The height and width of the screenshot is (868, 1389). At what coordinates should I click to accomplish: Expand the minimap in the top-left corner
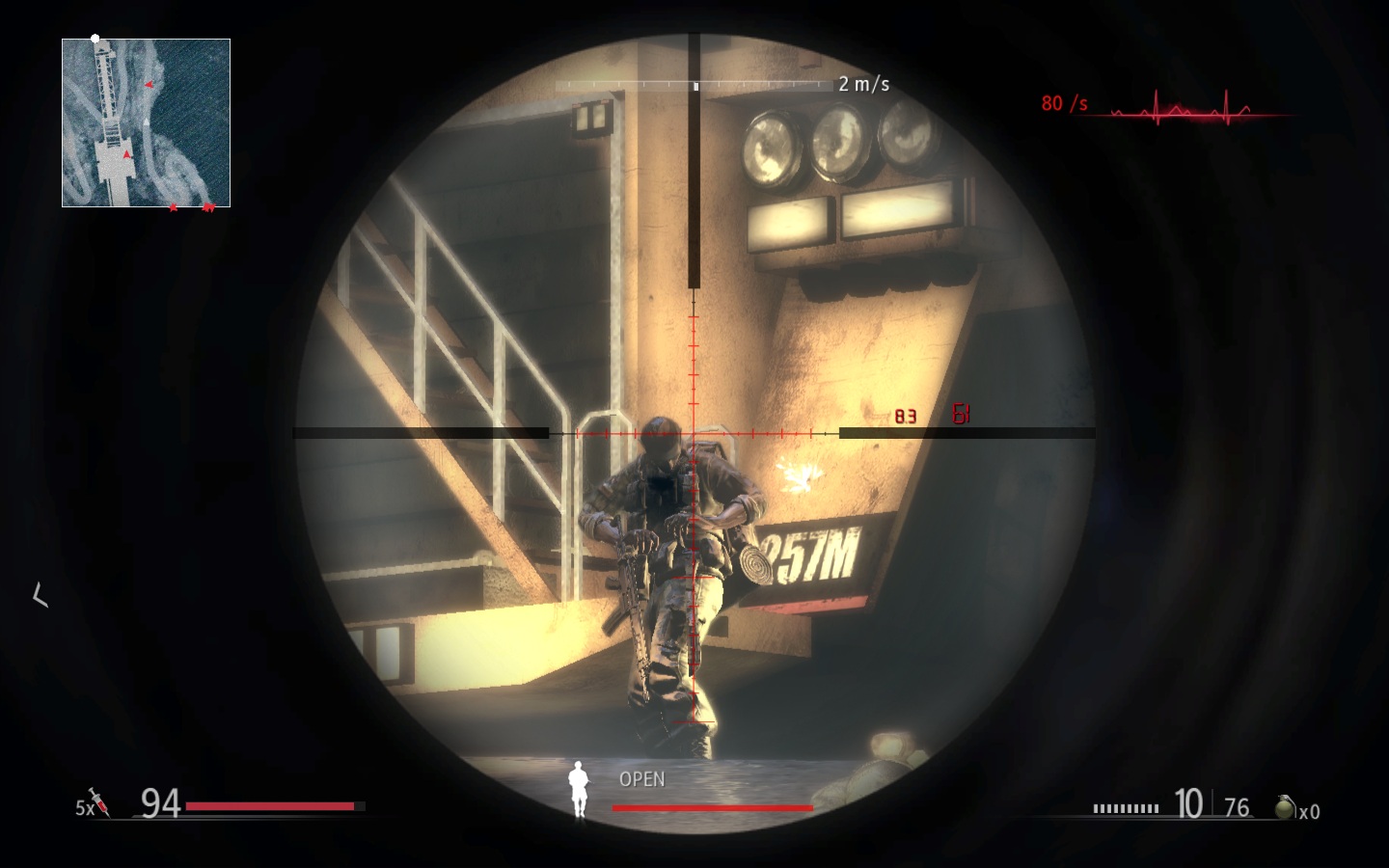click(146, 122)
